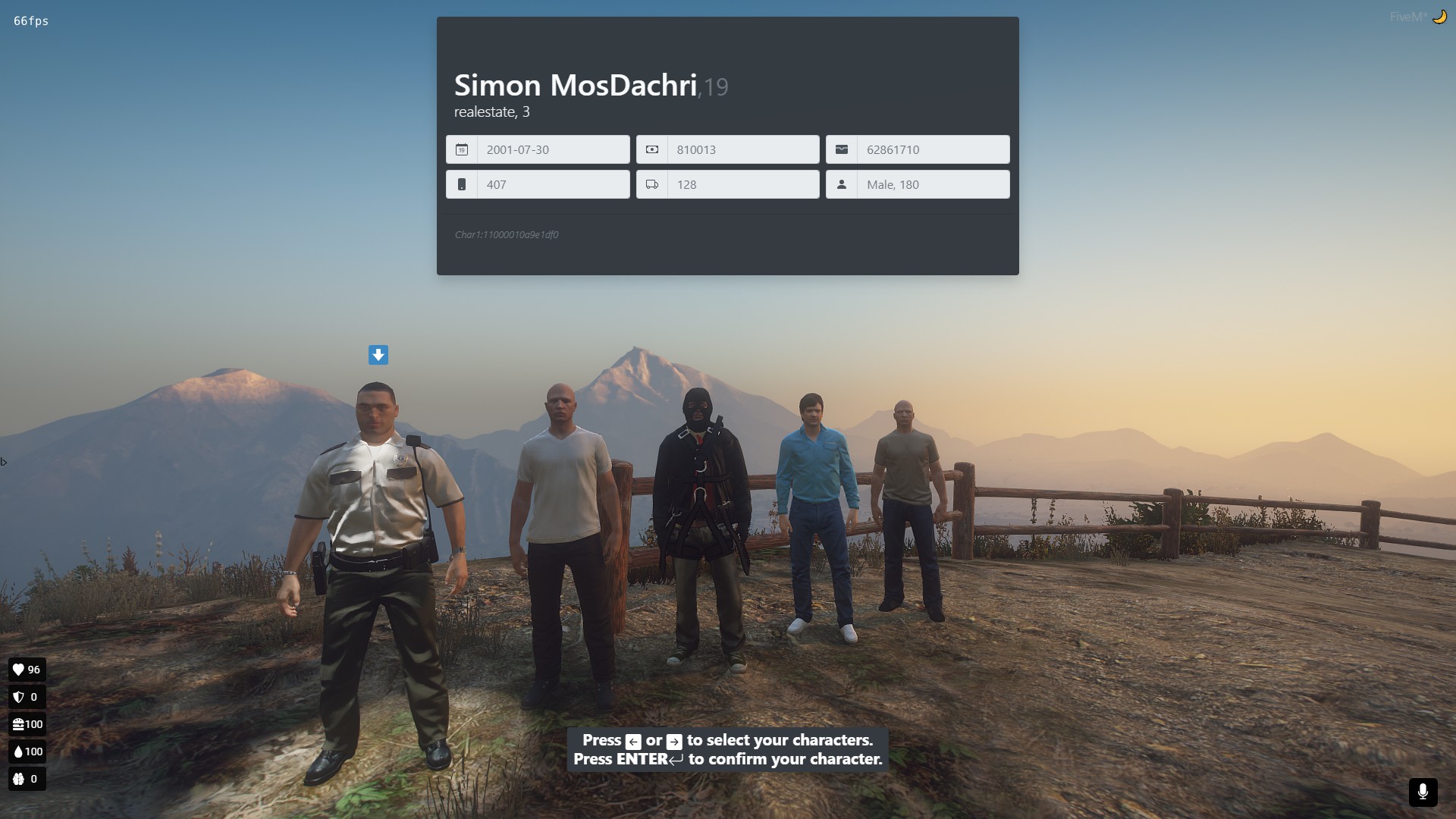Select the vehicle truck icon beside 128
Viewport: 1456px width, 819px height.
click(x=652, y=184)
